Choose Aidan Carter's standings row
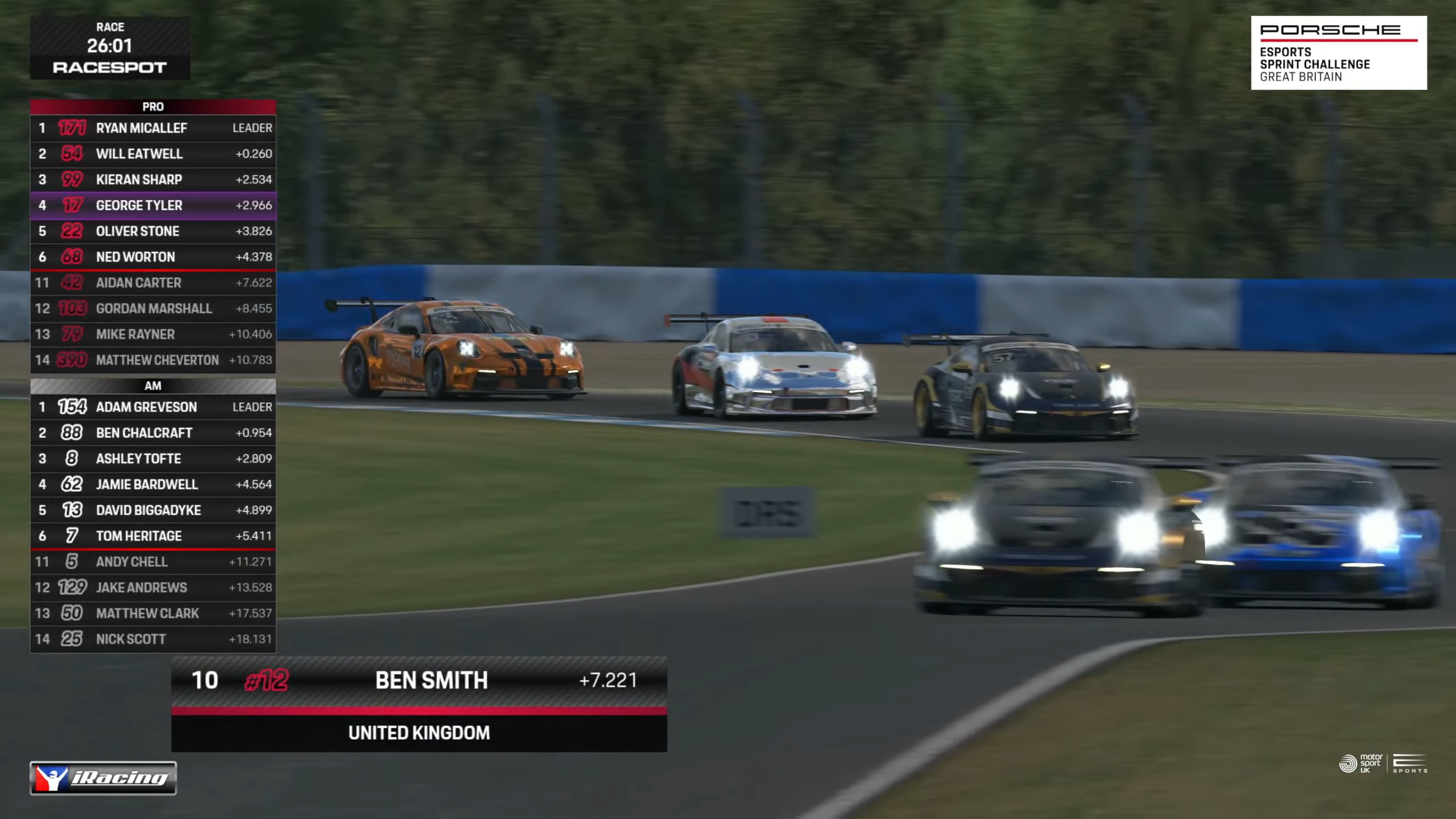The image size is (1456, 819). pyautogui.click(x=152, y=283)
